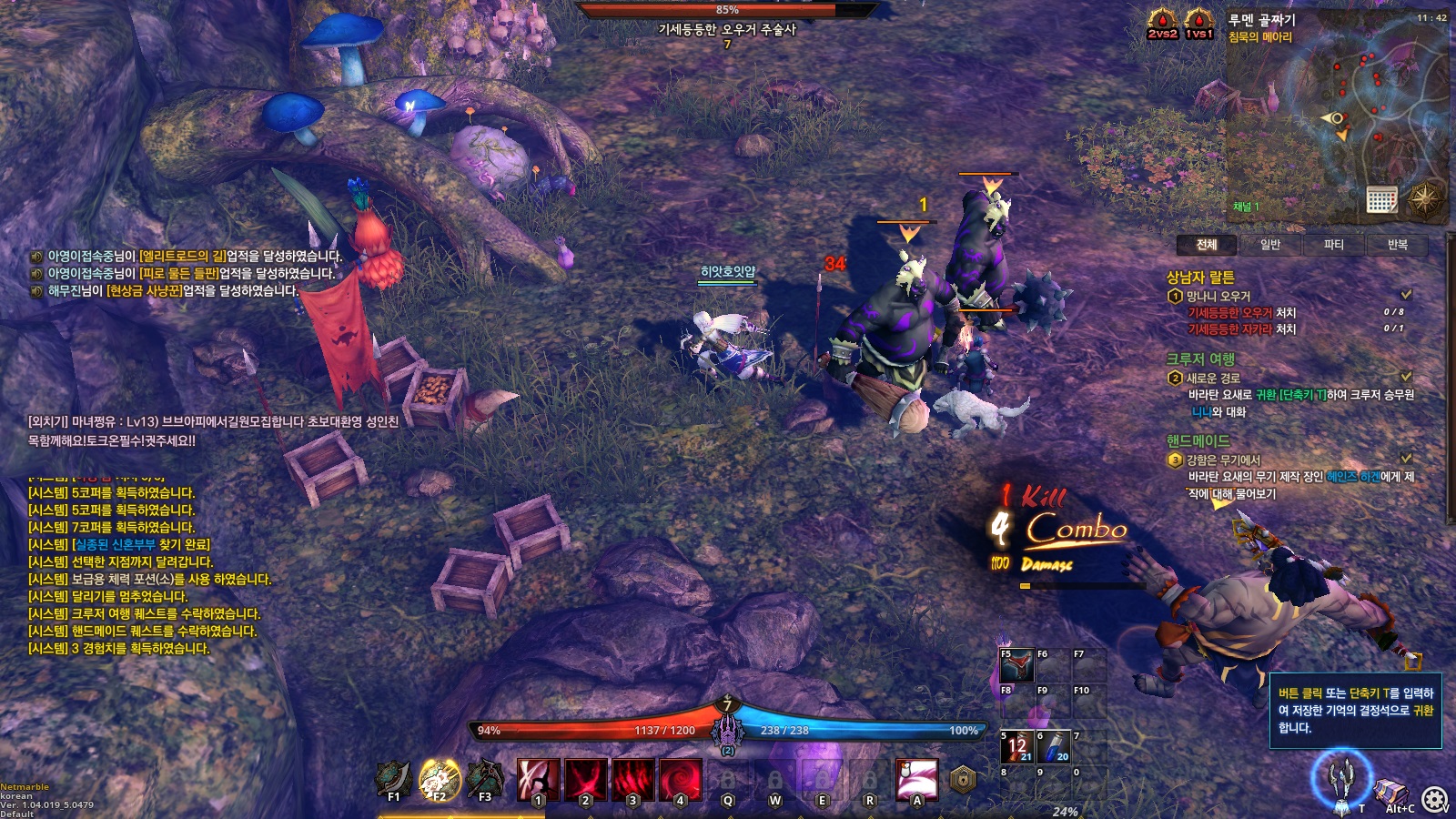Image resolution: width=1456 pixels, height=819 pixels.
Task: Trigger the red swirl skill in slot 4
Action: [x=681, y=780]
